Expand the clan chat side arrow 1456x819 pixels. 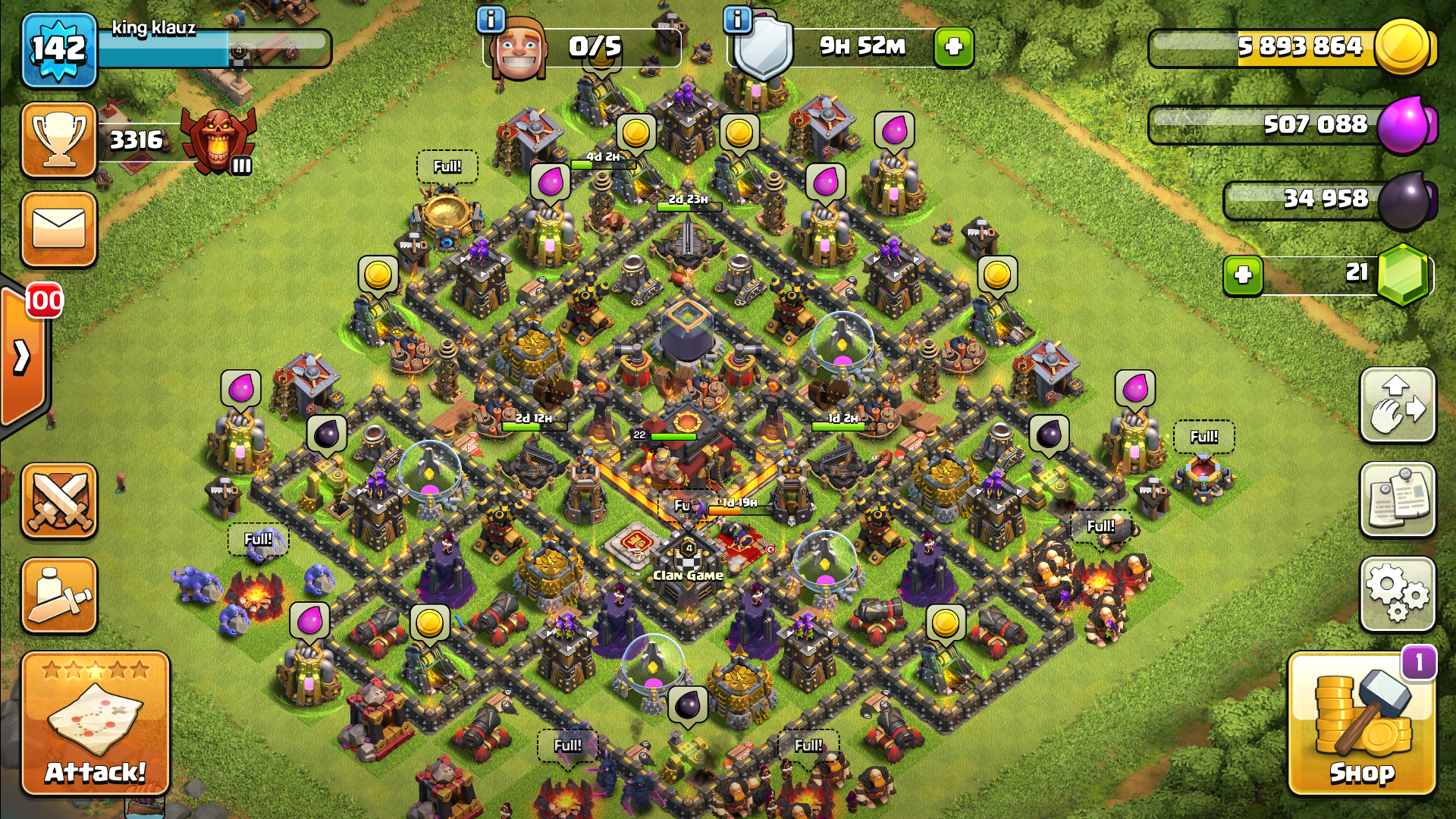(23, 356)
